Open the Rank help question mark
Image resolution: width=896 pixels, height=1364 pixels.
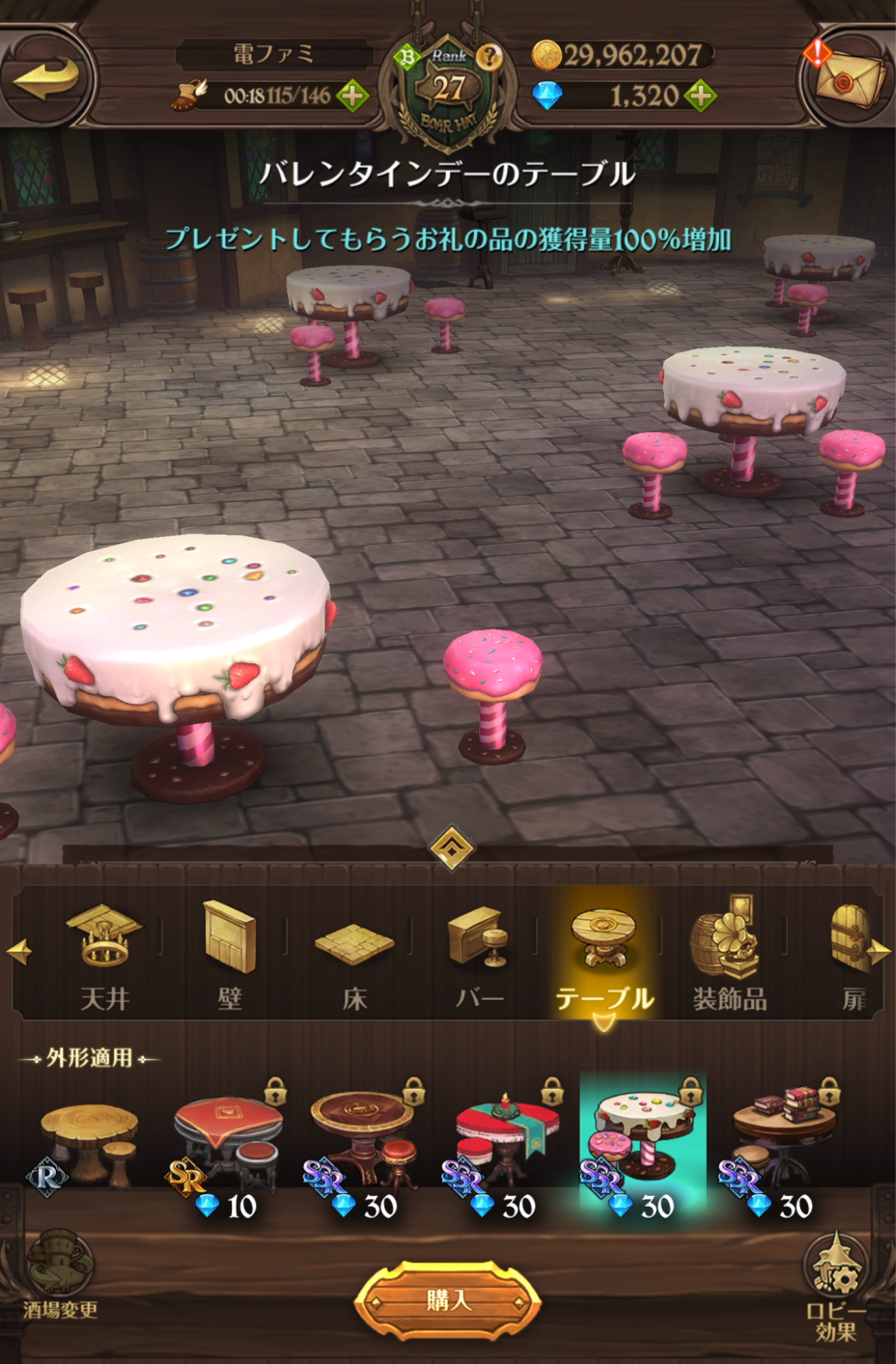[x=489, y=58]
